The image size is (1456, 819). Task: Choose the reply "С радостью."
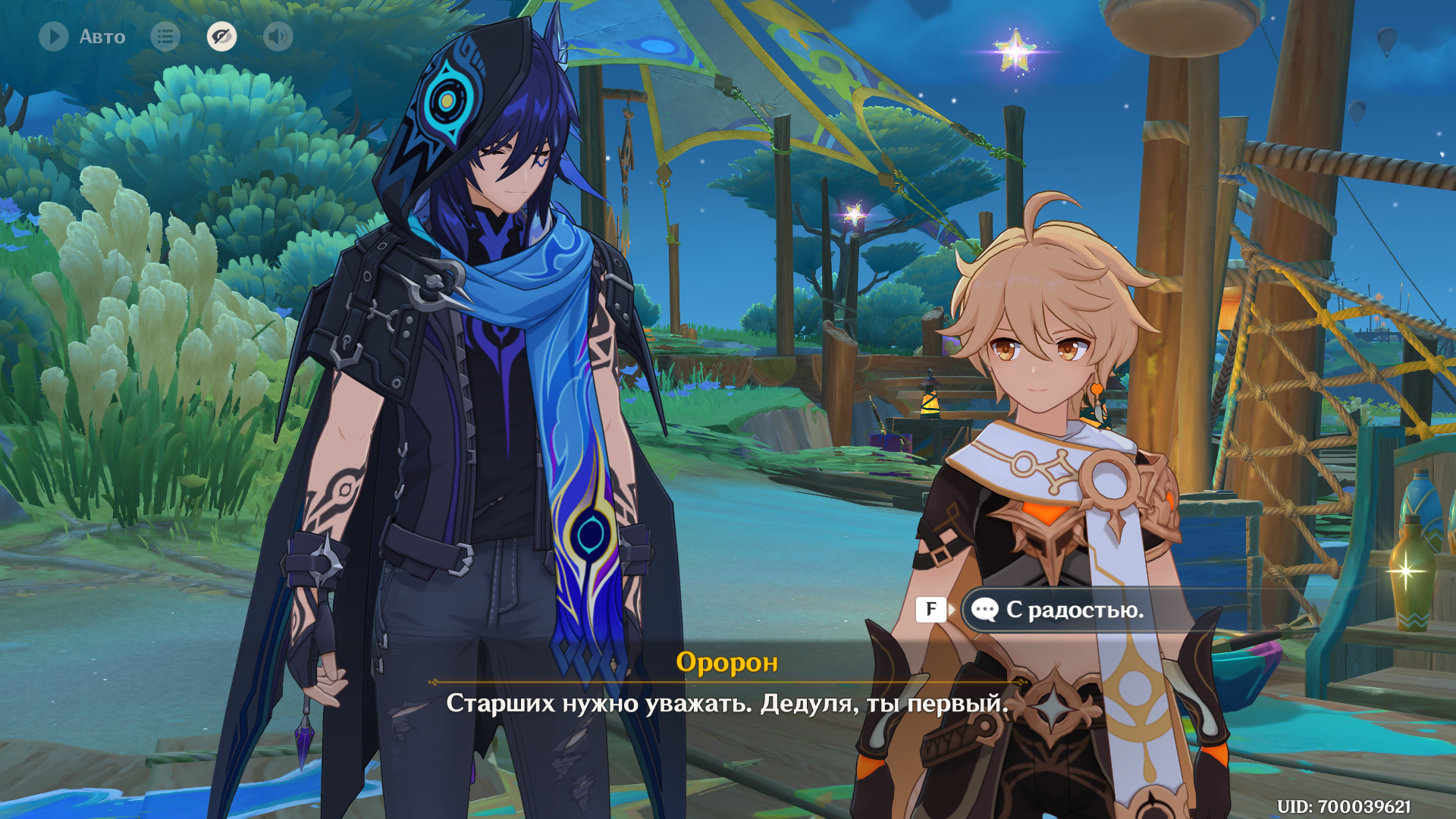click(x=1074, y=610)
